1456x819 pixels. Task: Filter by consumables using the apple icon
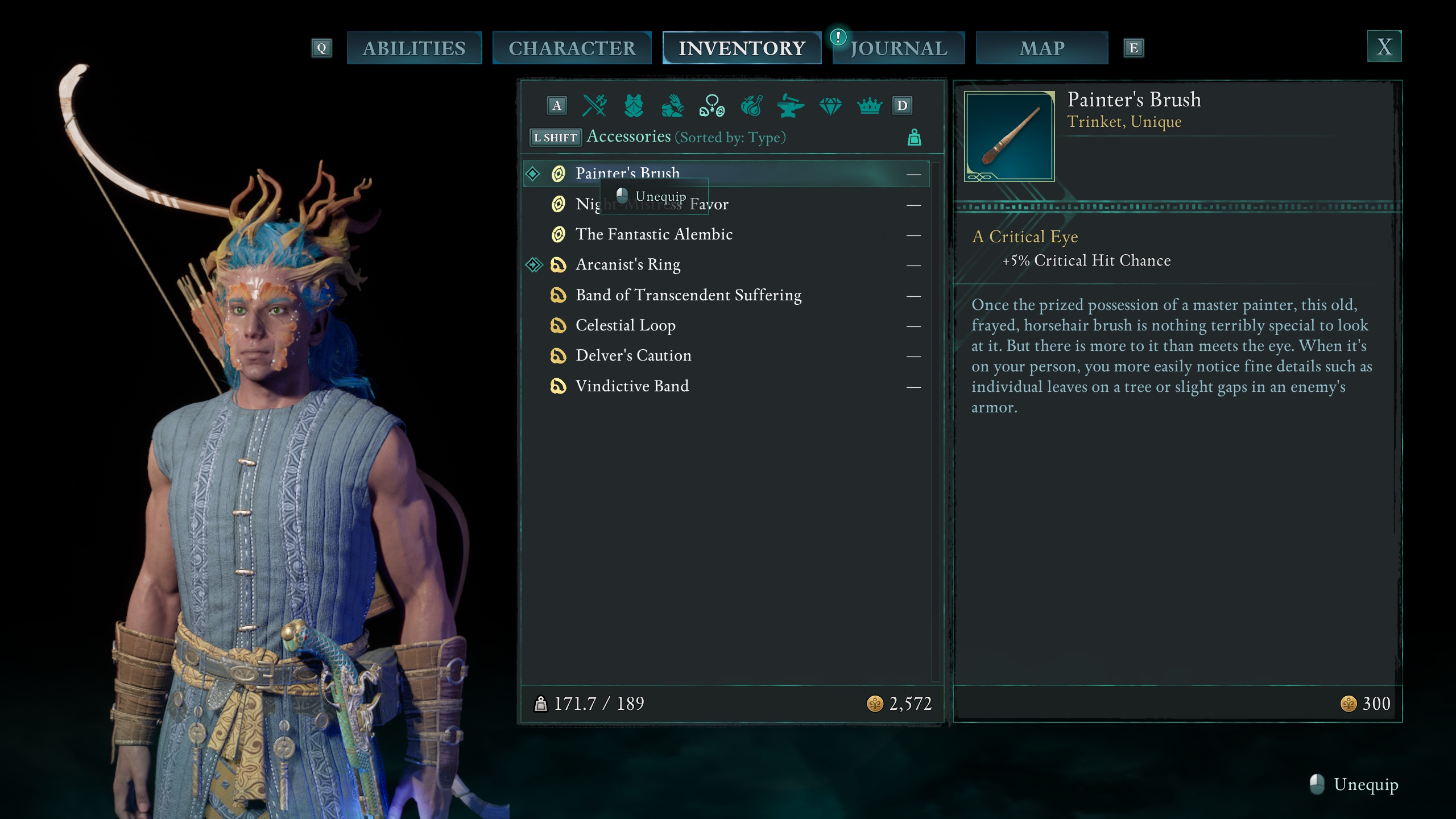[751, 105]
